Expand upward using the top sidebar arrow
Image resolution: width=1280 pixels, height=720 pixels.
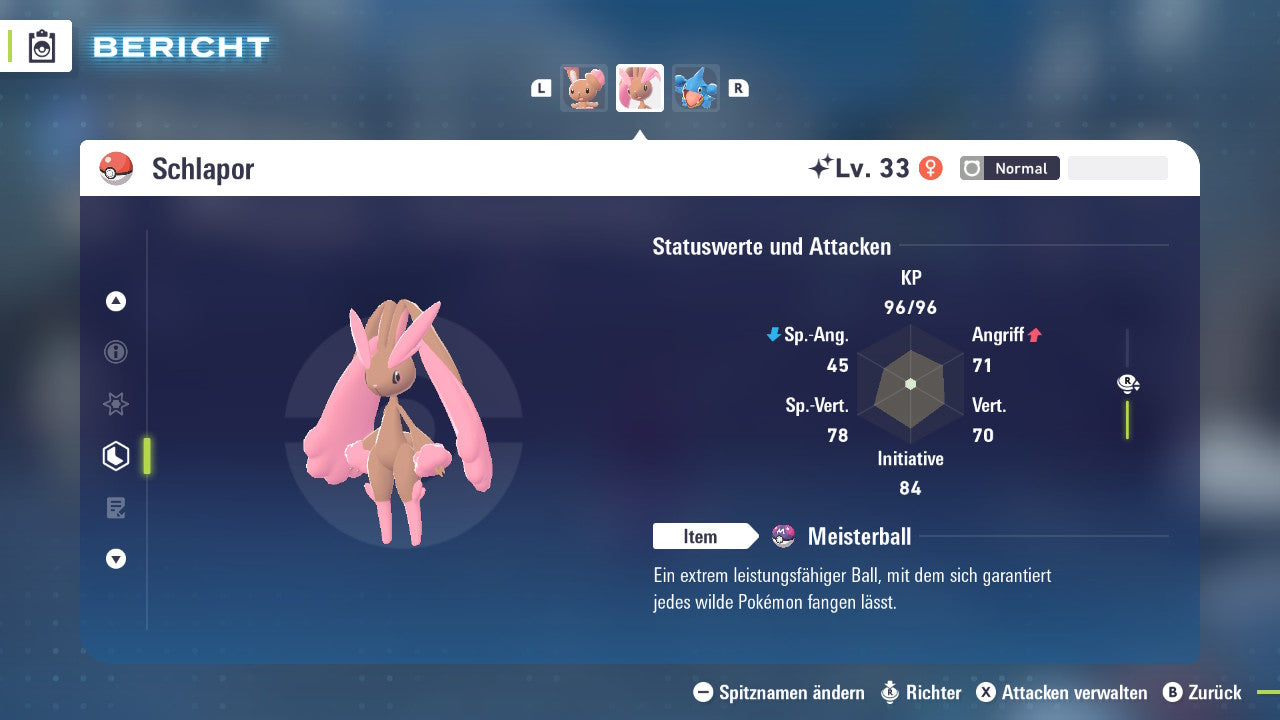click(115, 301)
